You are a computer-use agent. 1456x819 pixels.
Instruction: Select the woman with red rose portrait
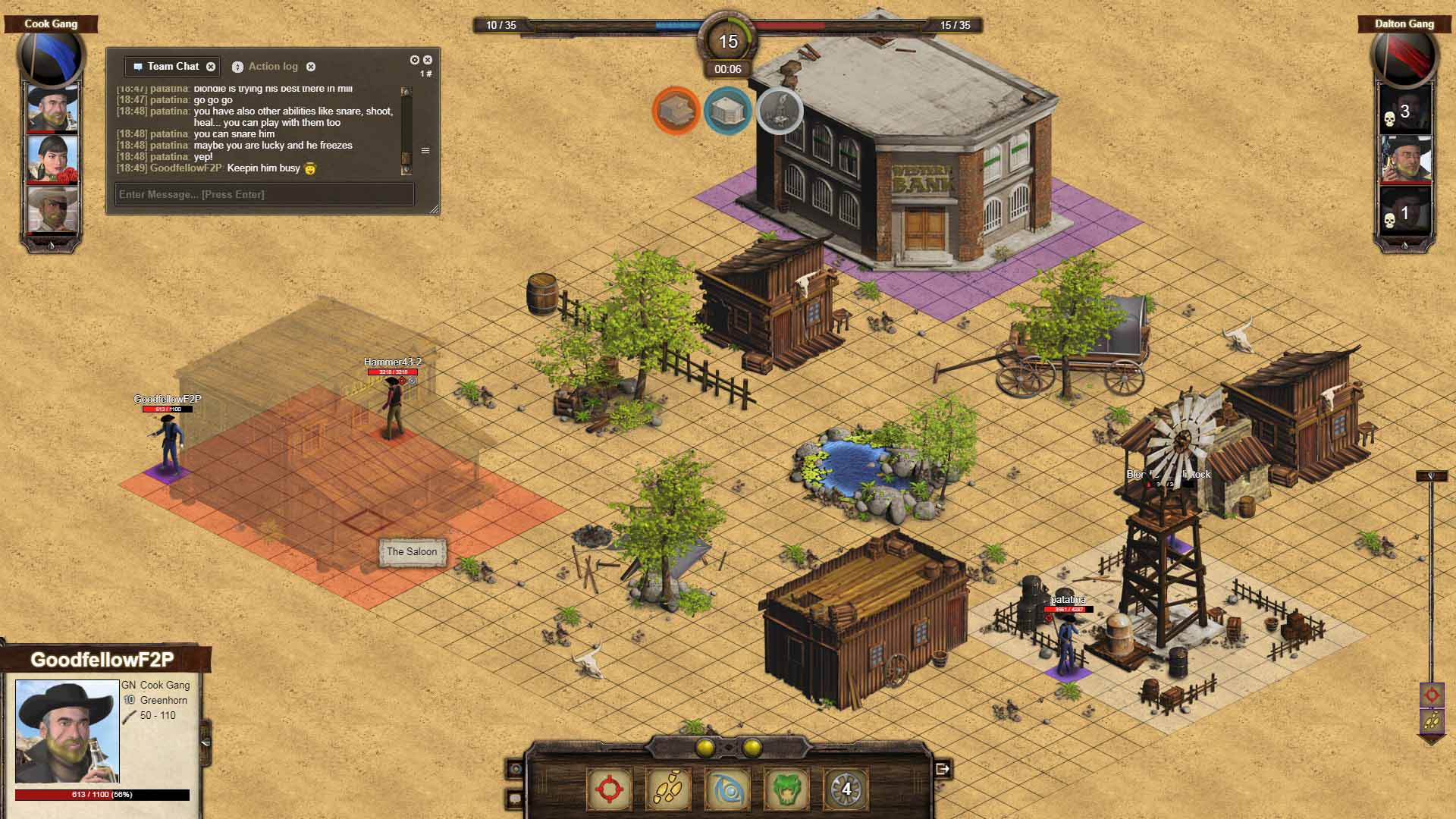click(52, 158)
